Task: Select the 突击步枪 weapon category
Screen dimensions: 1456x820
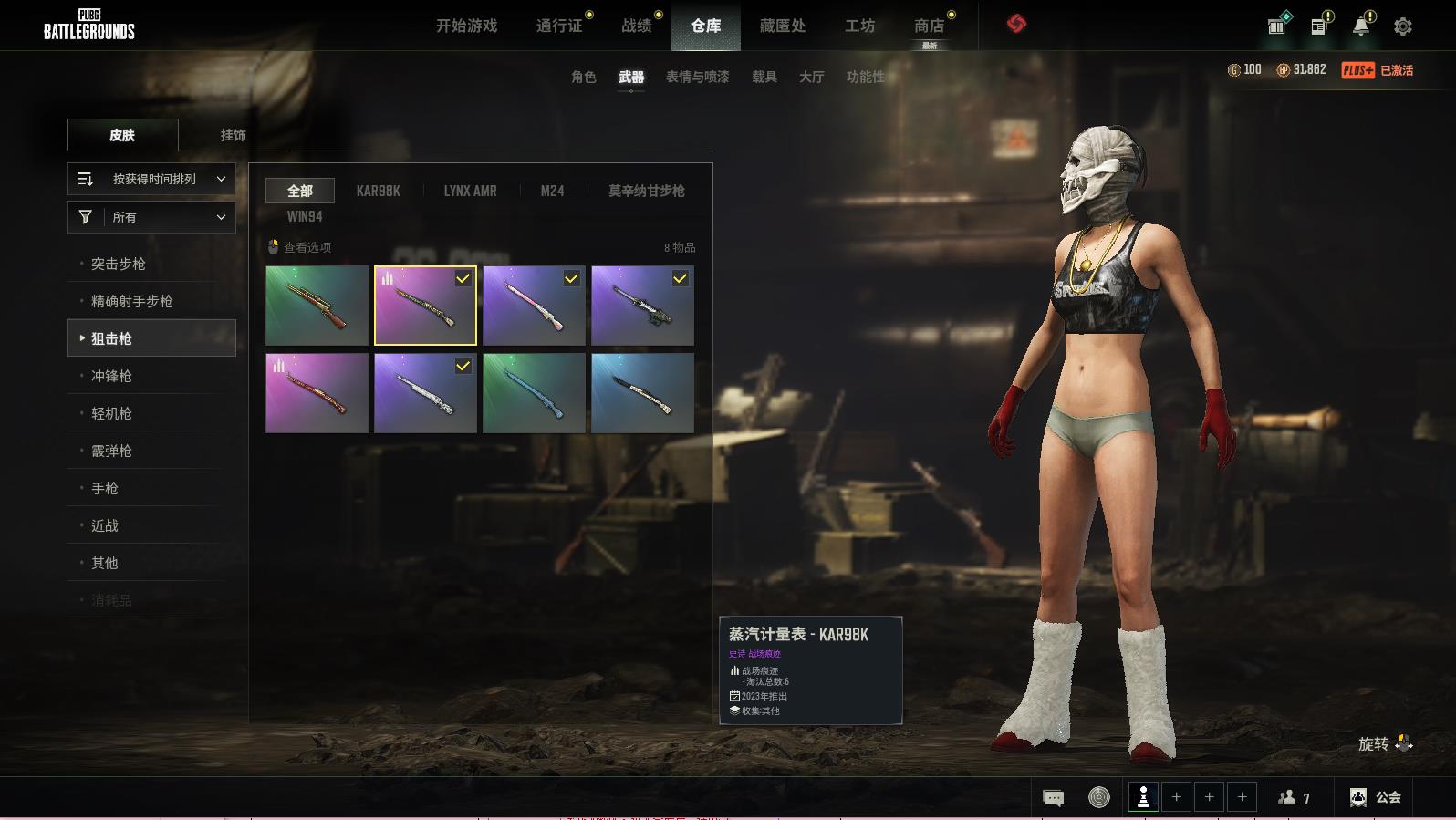Action: coord(119,264)
